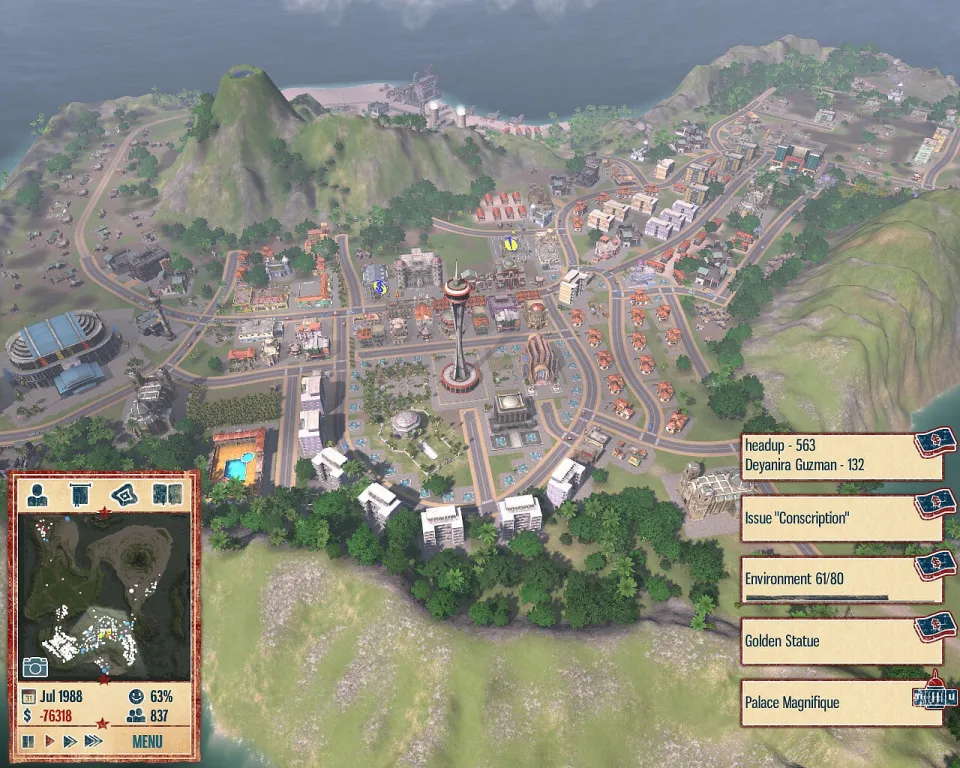Pause the game simulation
The height and width of the screenshot is (768, 960).
click(28, 741)
